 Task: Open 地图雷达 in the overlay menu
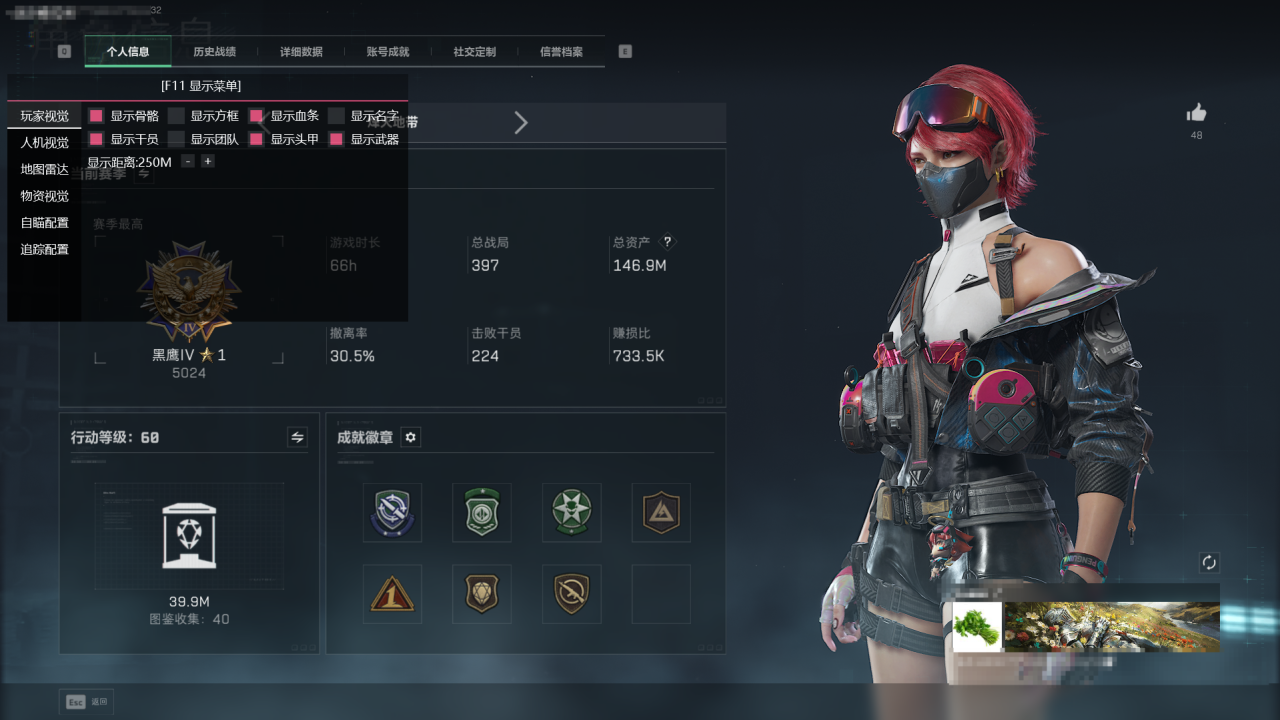[45, 169]
